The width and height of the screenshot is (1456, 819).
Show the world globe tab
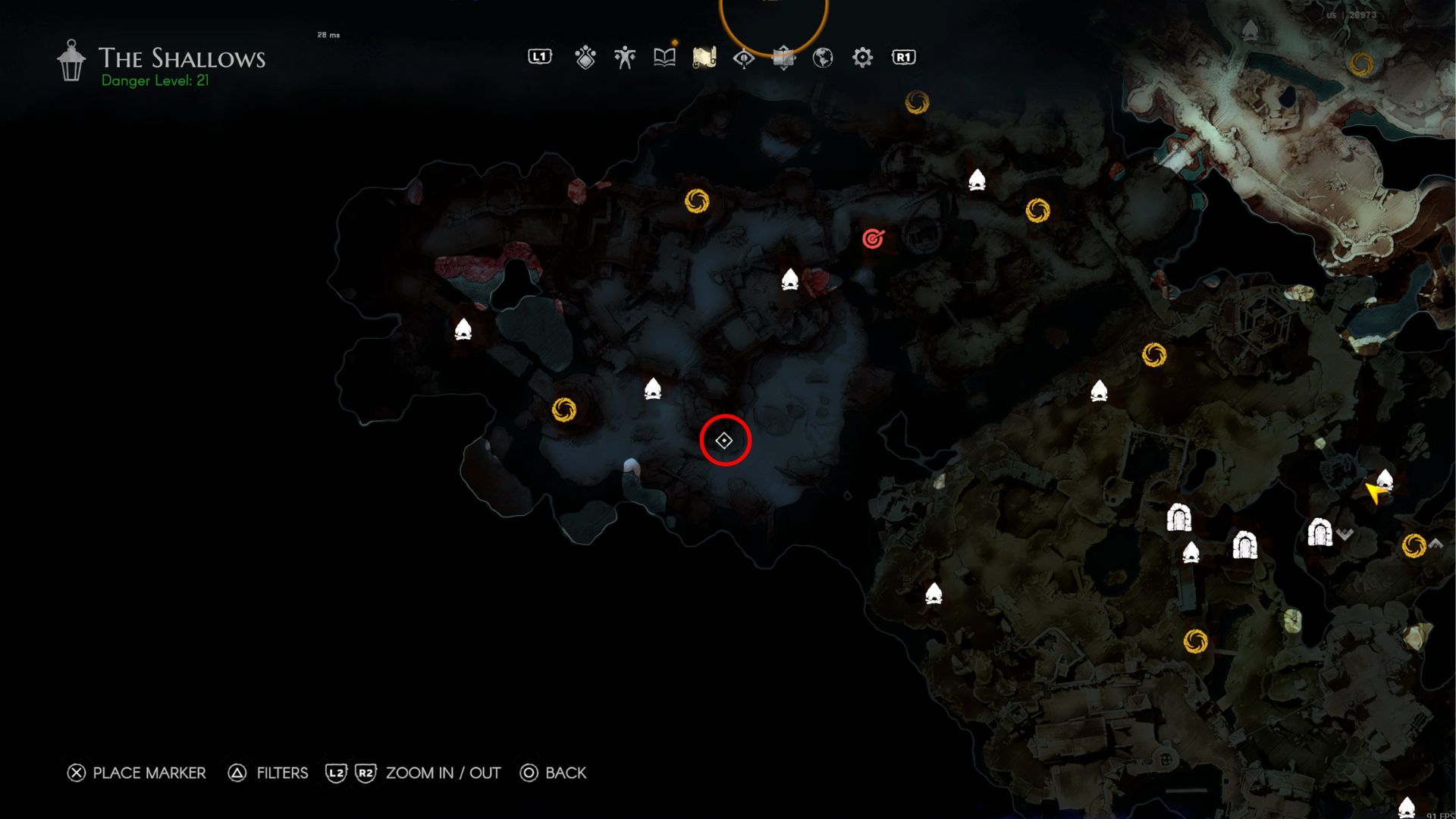pos(823,58)
